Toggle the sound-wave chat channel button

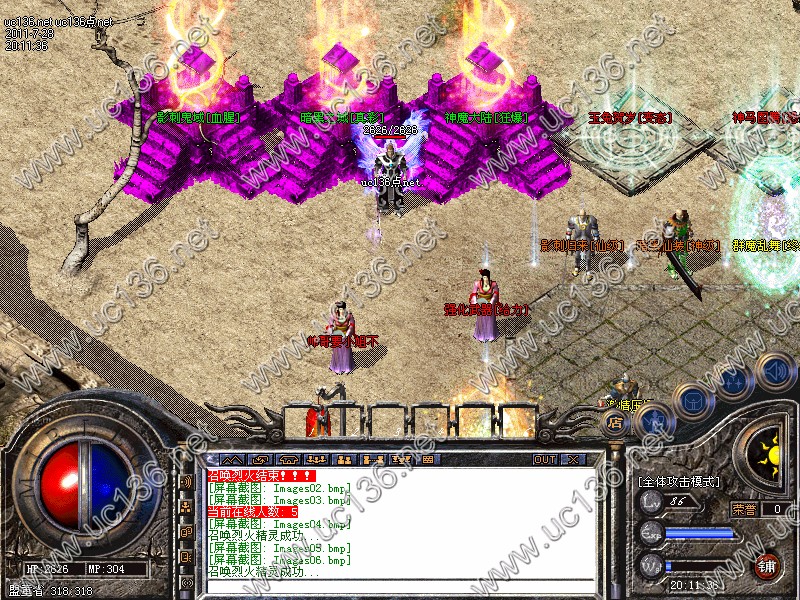pyautogui.click(x=186, y=481)
